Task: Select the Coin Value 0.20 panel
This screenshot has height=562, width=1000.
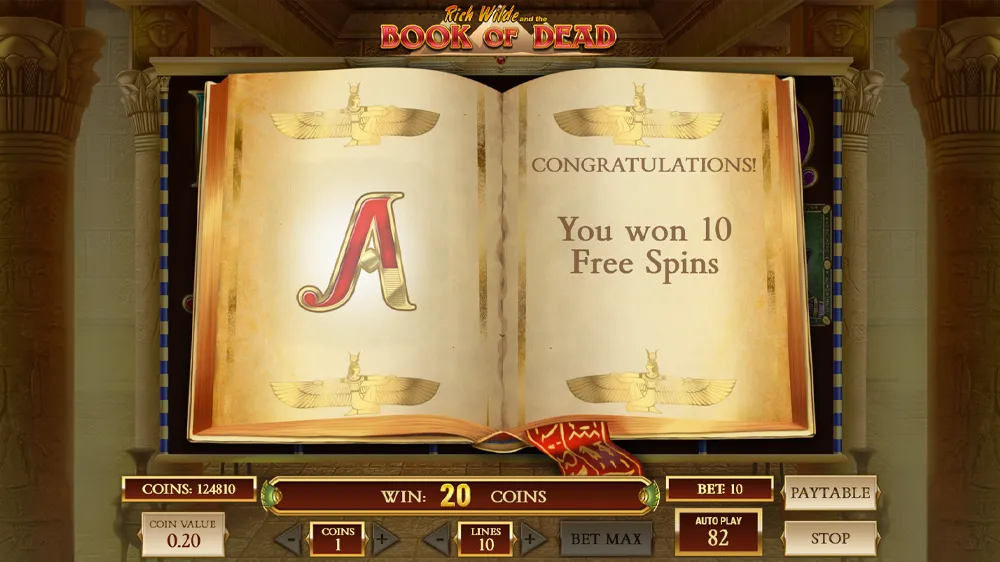Action: [x=183, y=534]
